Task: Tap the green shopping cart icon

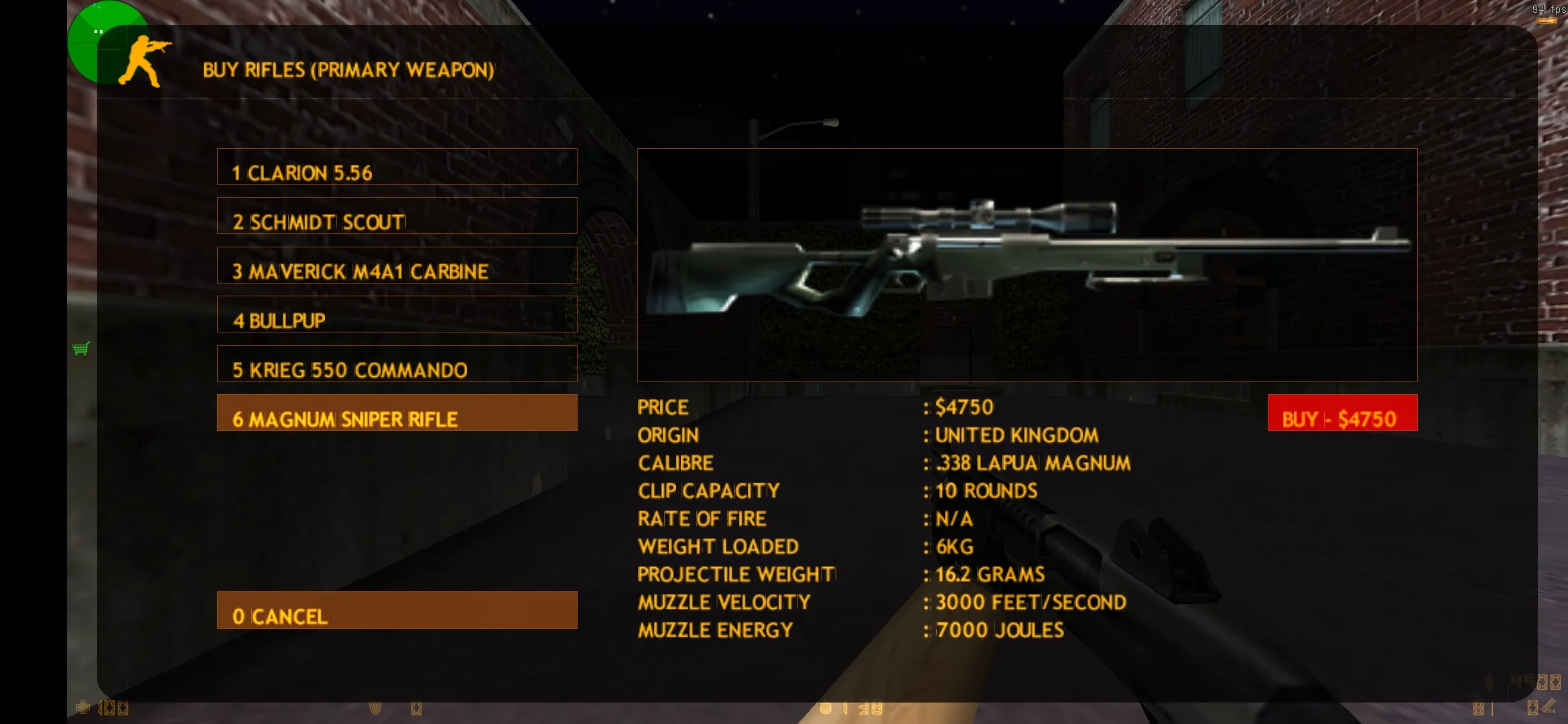Action: (x=81, y=349)
